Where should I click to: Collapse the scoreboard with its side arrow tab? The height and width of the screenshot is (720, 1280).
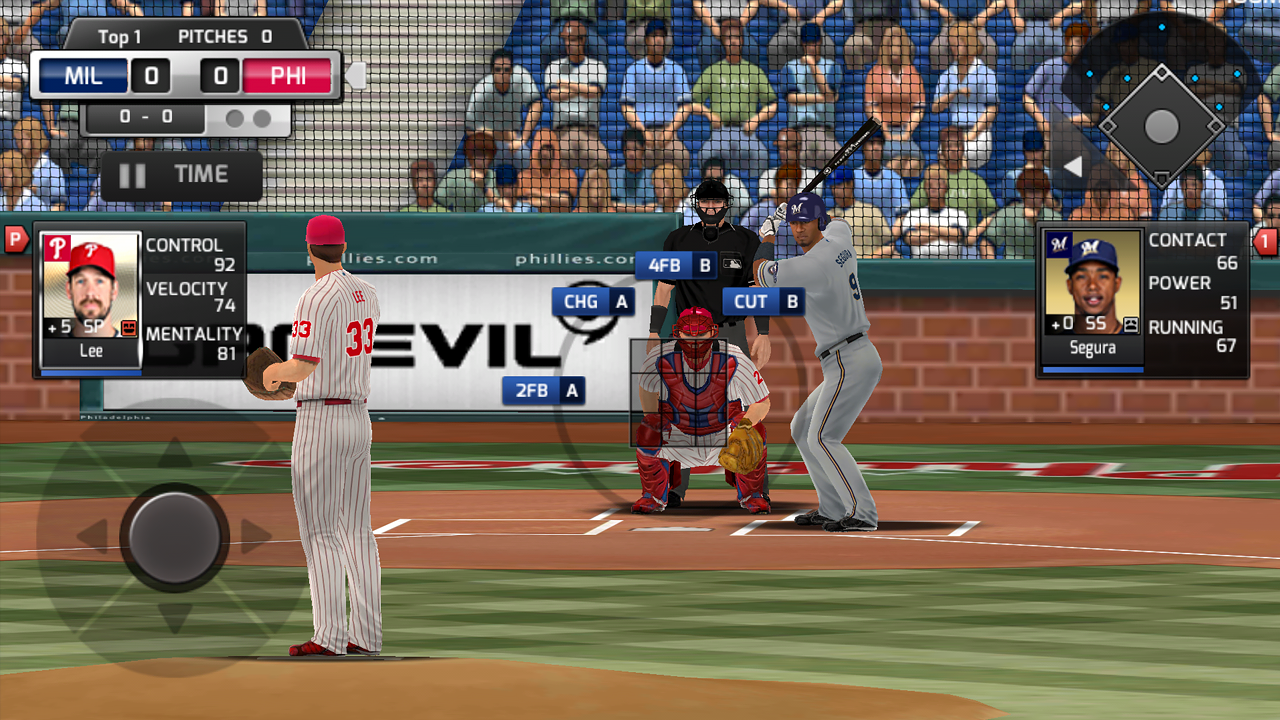[x=356, y=75]
